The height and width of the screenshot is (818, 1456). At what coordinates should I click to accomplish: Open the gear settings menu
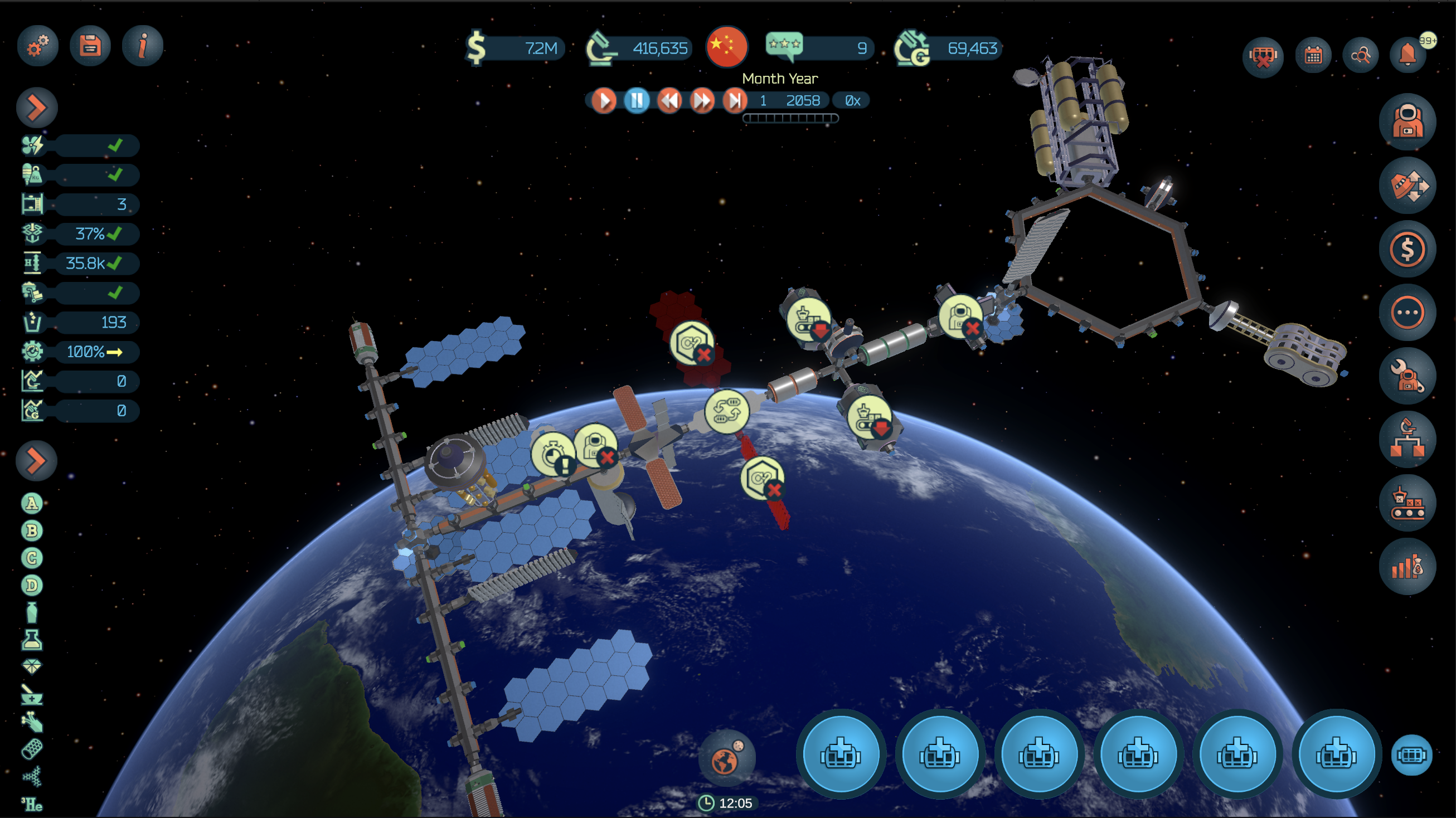pos(37,46)
